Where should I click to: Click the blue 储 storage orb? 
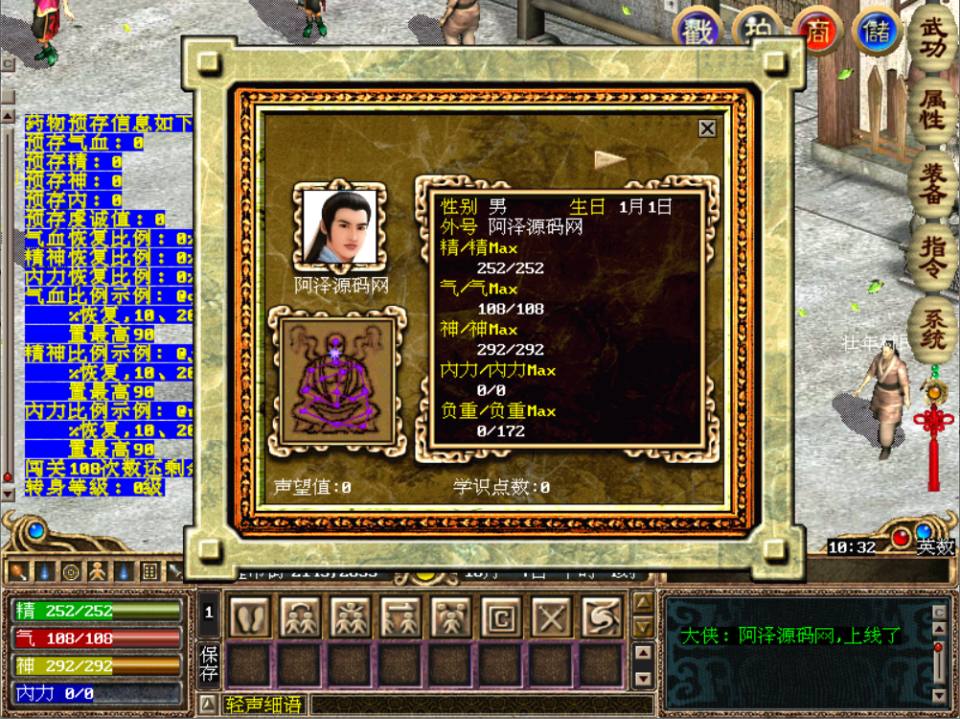coord(877,31)
